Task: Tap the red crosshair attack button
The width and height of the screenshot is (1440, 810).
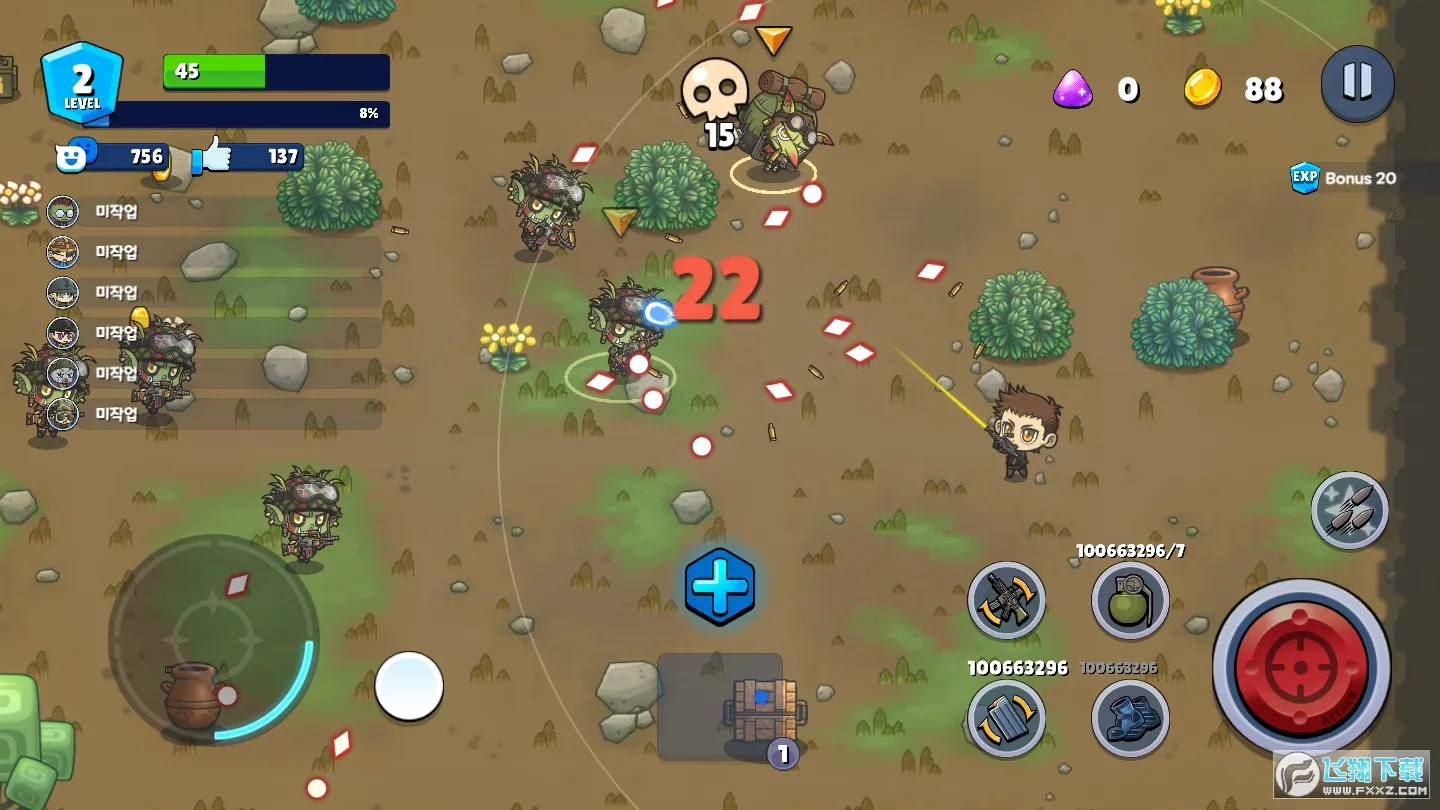Action: pyautogui.click(x=1301, y=667)
